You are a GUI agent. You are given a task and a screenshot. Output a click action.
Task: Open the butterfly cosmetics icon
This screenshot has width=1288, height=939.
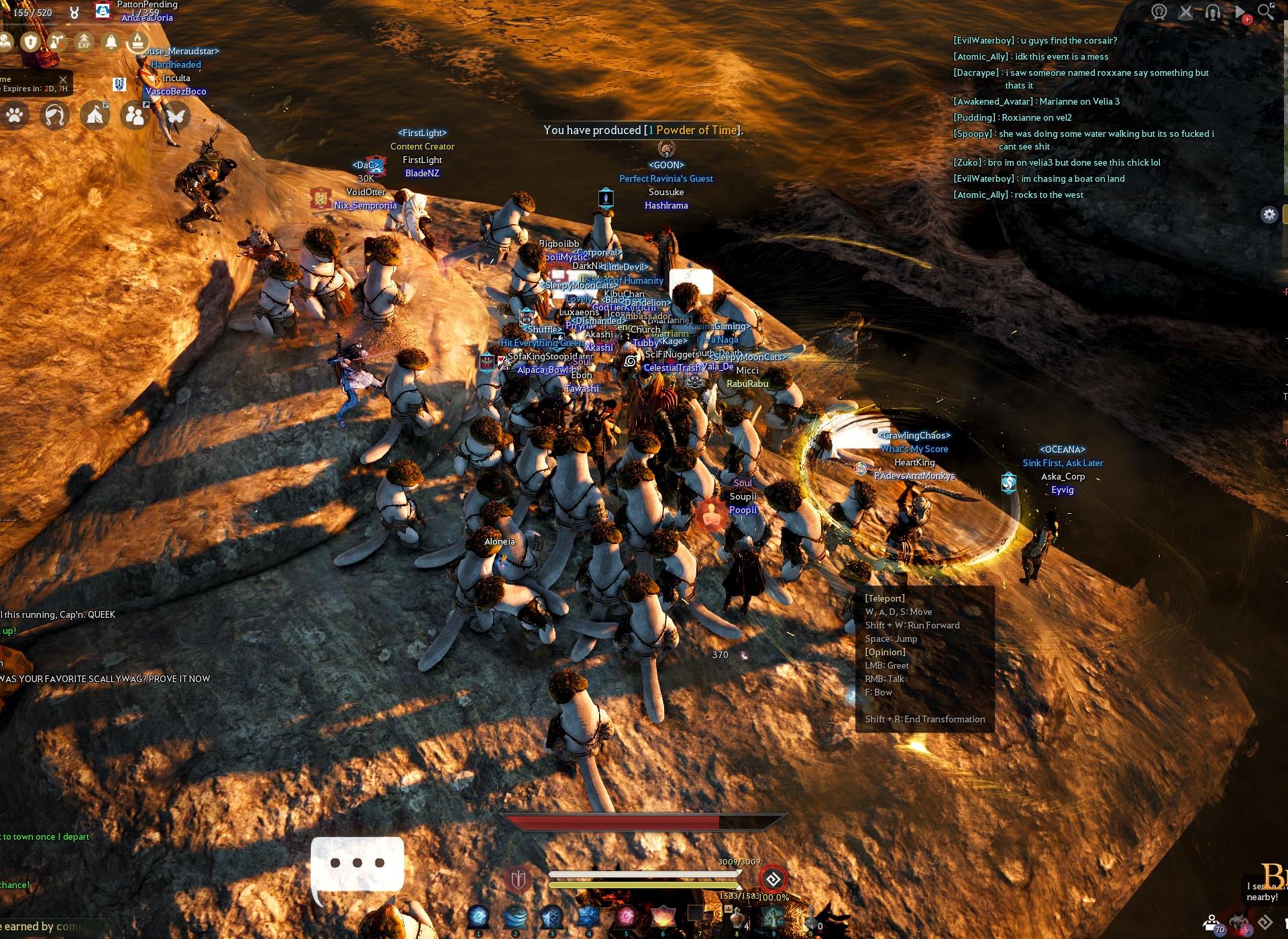pyautogui.click(x=177, y=117)
